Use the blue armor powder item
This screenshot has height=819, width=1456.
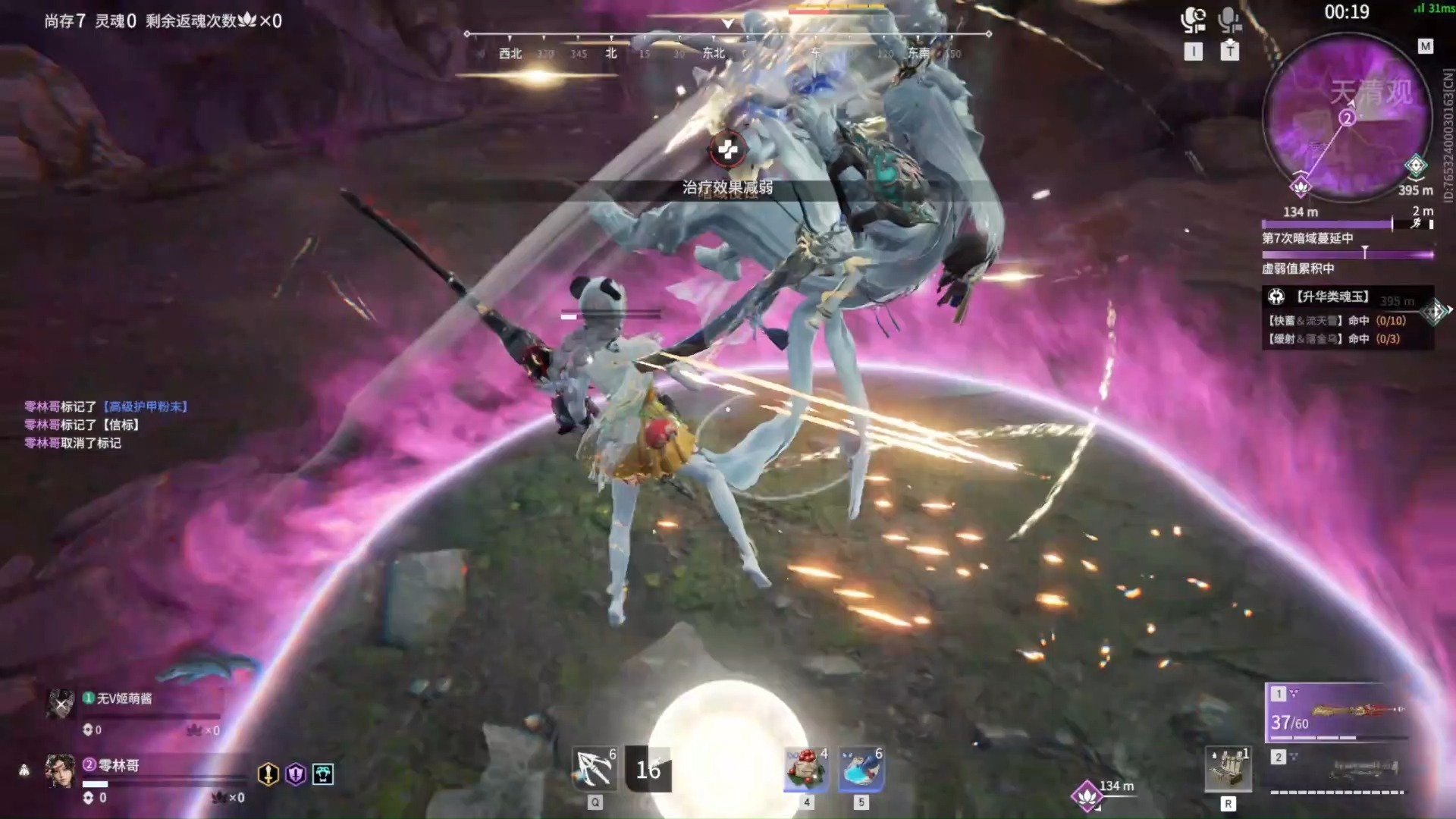(861, 770)
